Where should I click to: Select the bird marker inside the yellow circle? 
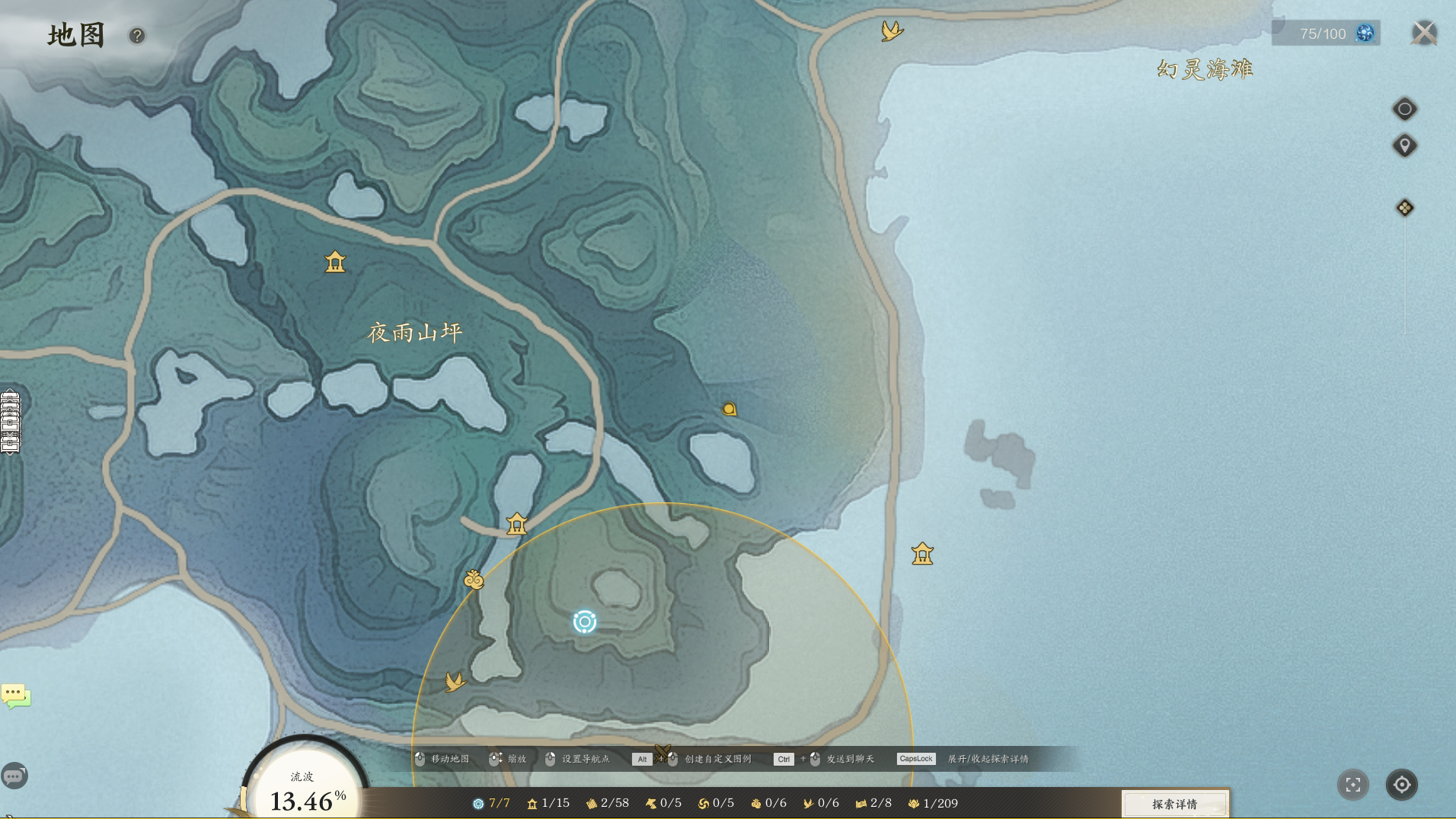coord(455,681)
